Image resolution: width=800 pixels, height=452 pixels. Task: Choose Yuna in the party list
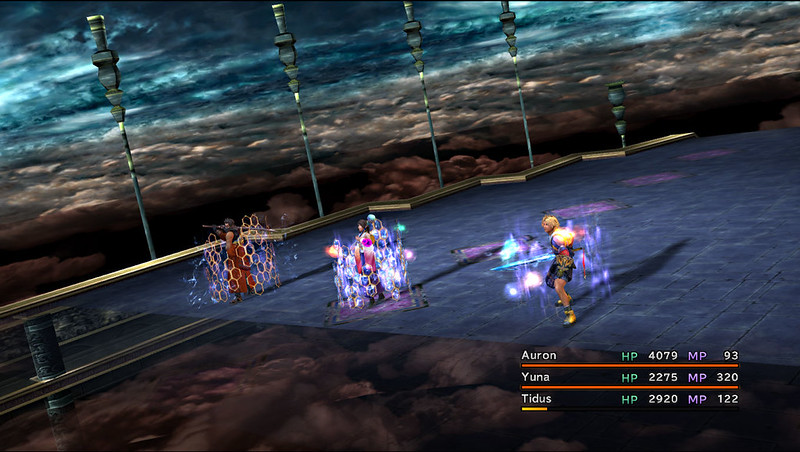tap(629, 378)
